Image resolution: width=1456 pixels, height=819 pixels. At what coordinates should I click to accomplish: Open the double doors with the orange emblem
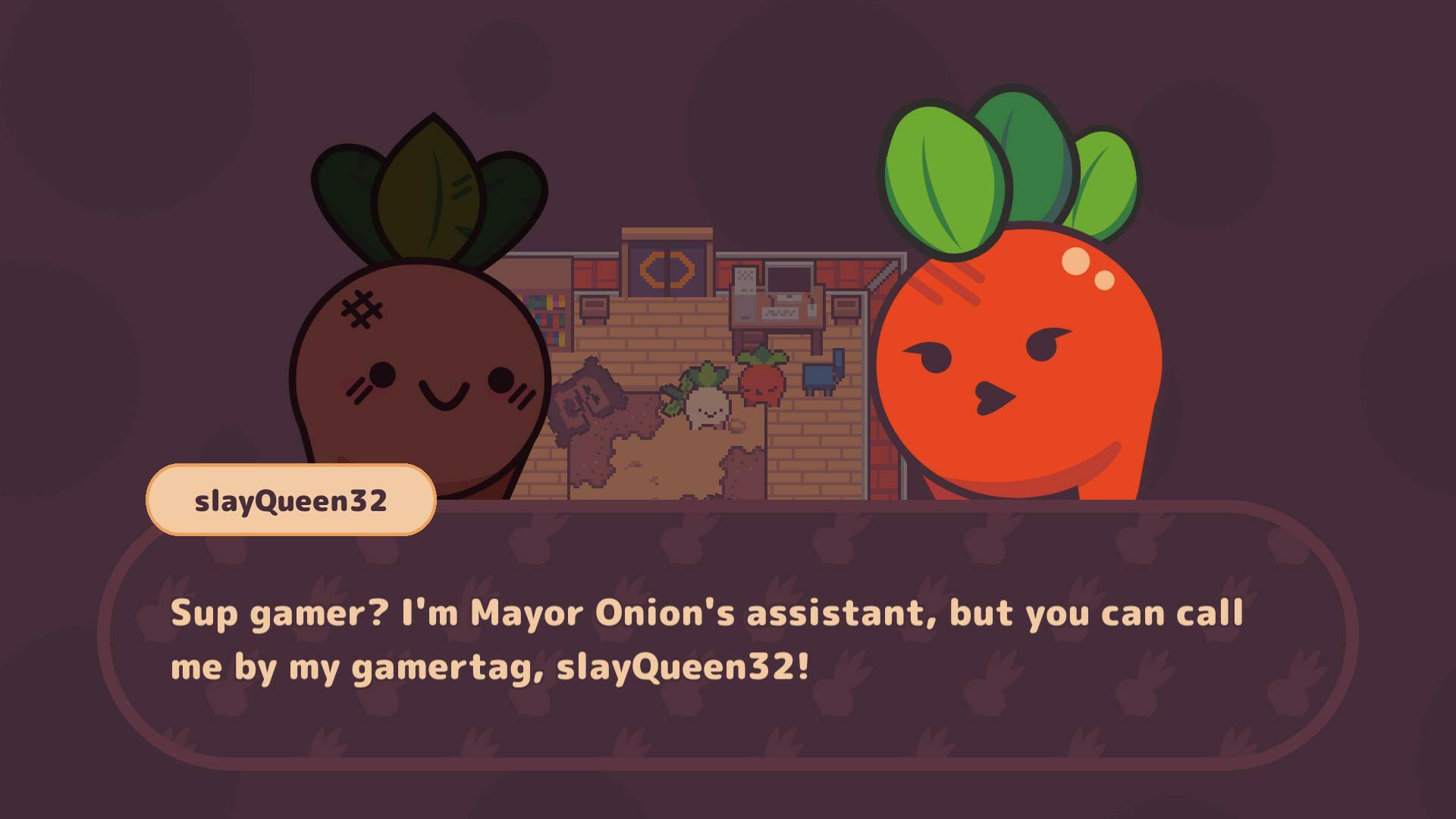coord(666,270)
